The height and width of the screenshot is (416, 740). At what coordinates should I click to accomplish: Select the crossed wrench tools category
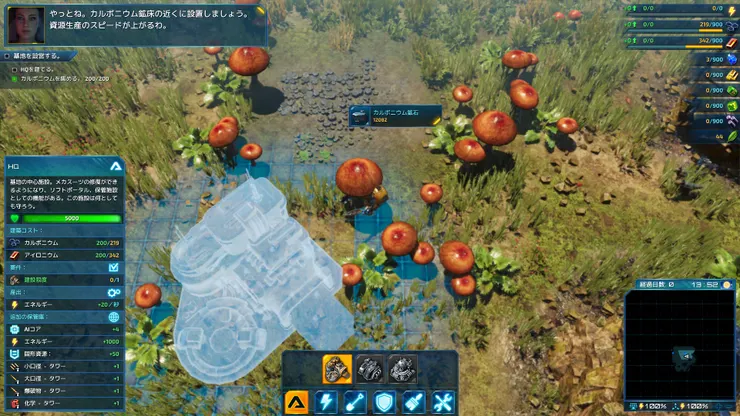(443, 402)
